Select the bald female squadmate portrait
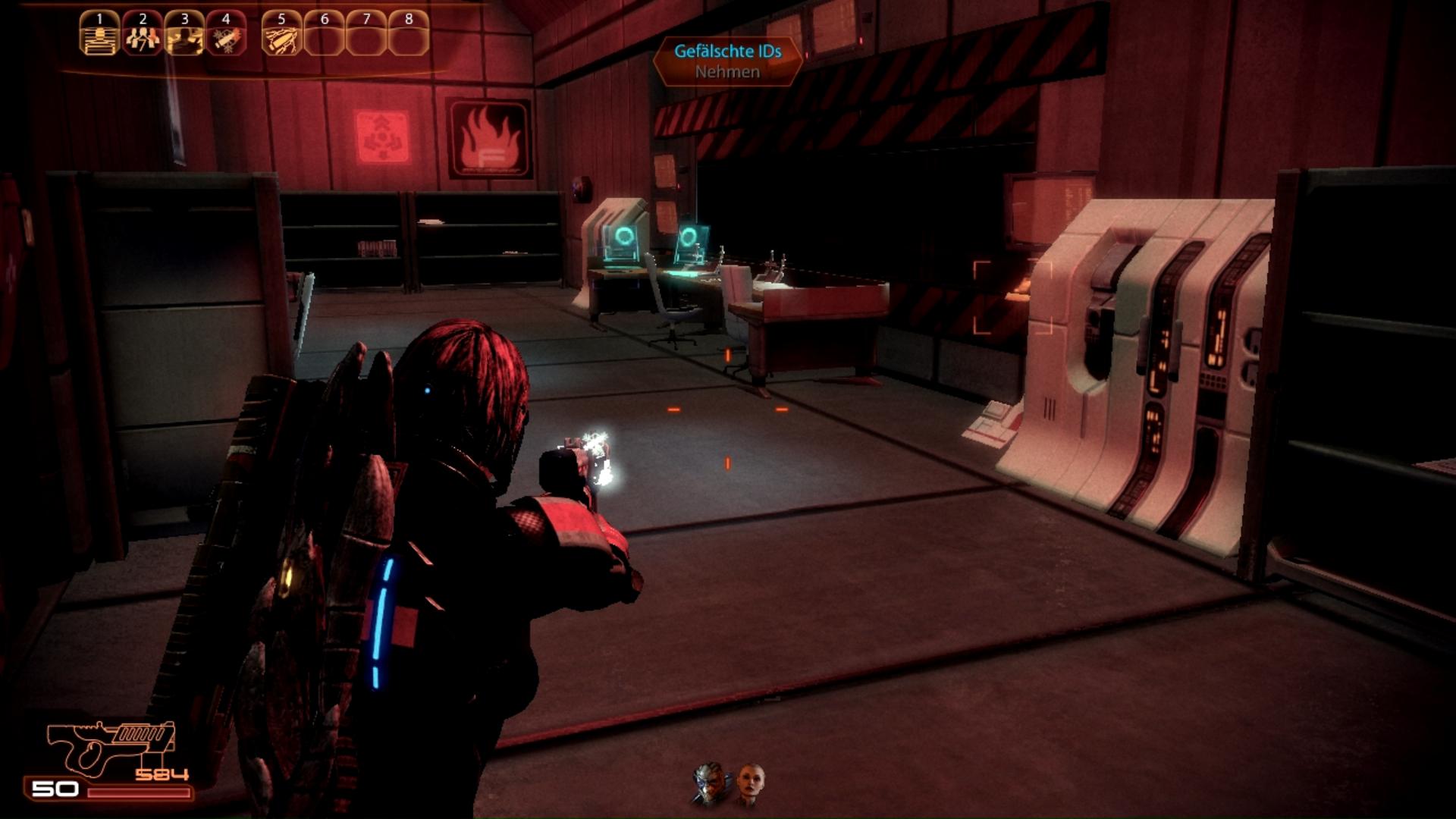This screenshot has height=819, width=1456. coord(750,783)
